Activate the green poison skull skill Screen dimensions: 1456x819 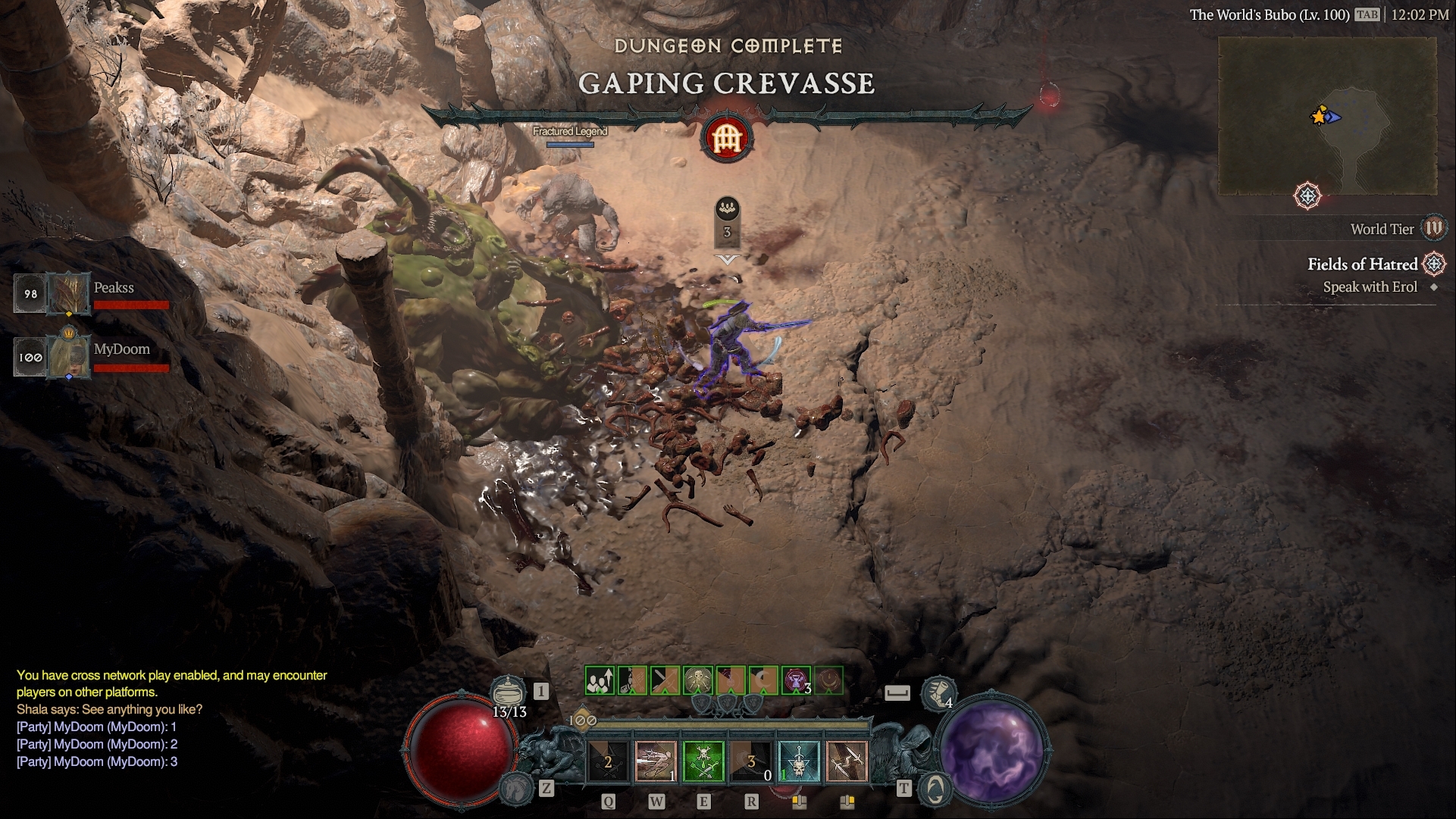[x=703, y=761]
